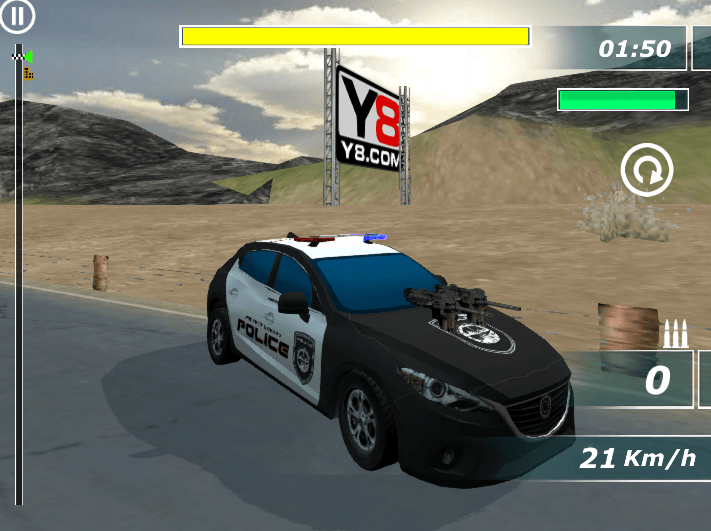Pause the game with the pause button
Viewport: 711px width, 531px height.
pyautogui.click(x=18, y=16)
